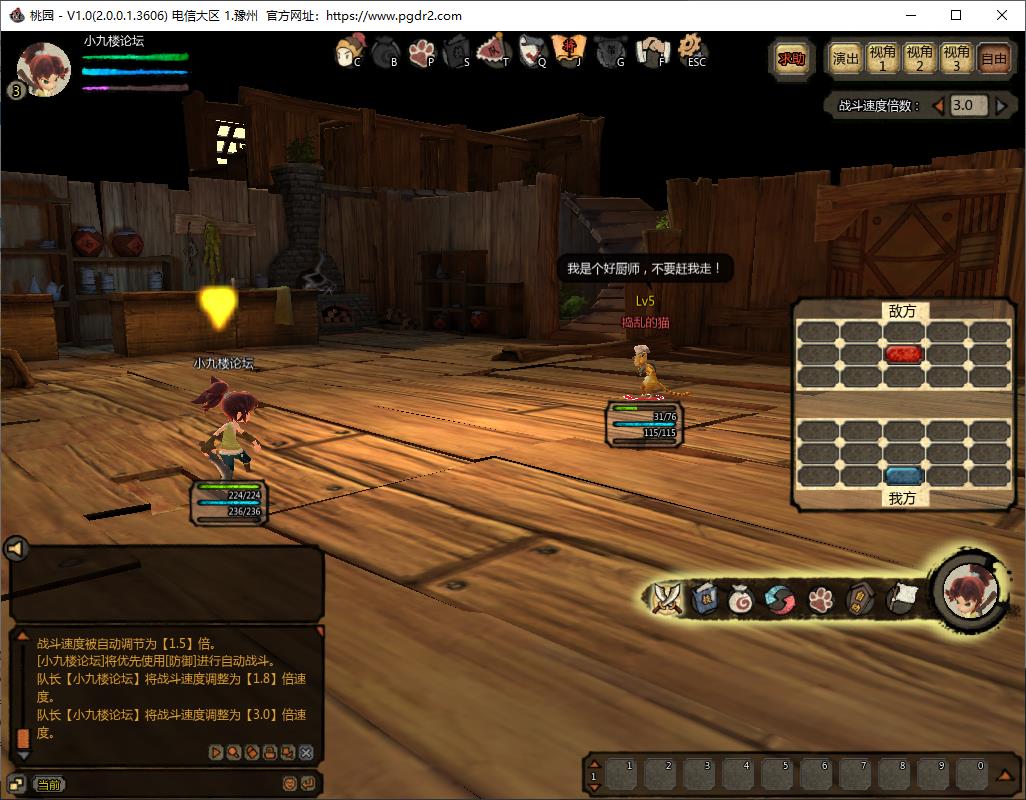Screen dimensions: 1026x800
Task: Select the paw print pet command
Action: pos(821,599)
